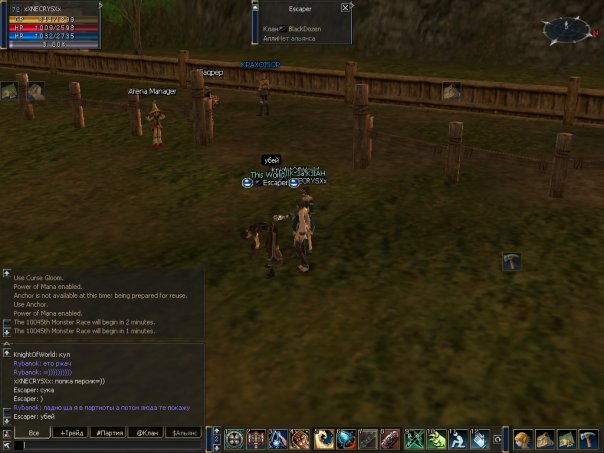The image size is (604, 453).
Task: Close the Escaper target window
Action: (x=345, y=7)
